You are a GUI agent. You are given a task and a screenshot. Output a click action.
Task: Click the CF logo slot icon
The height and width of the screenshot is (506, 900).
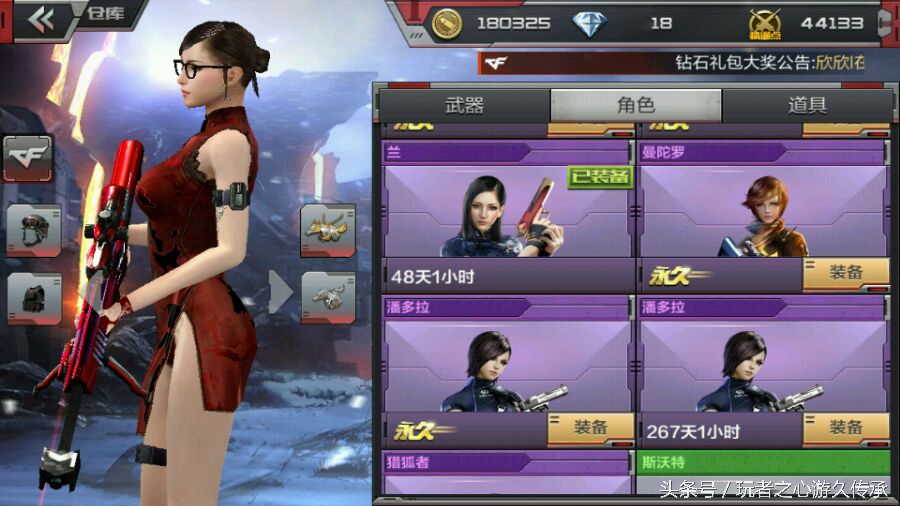point(27,158)
